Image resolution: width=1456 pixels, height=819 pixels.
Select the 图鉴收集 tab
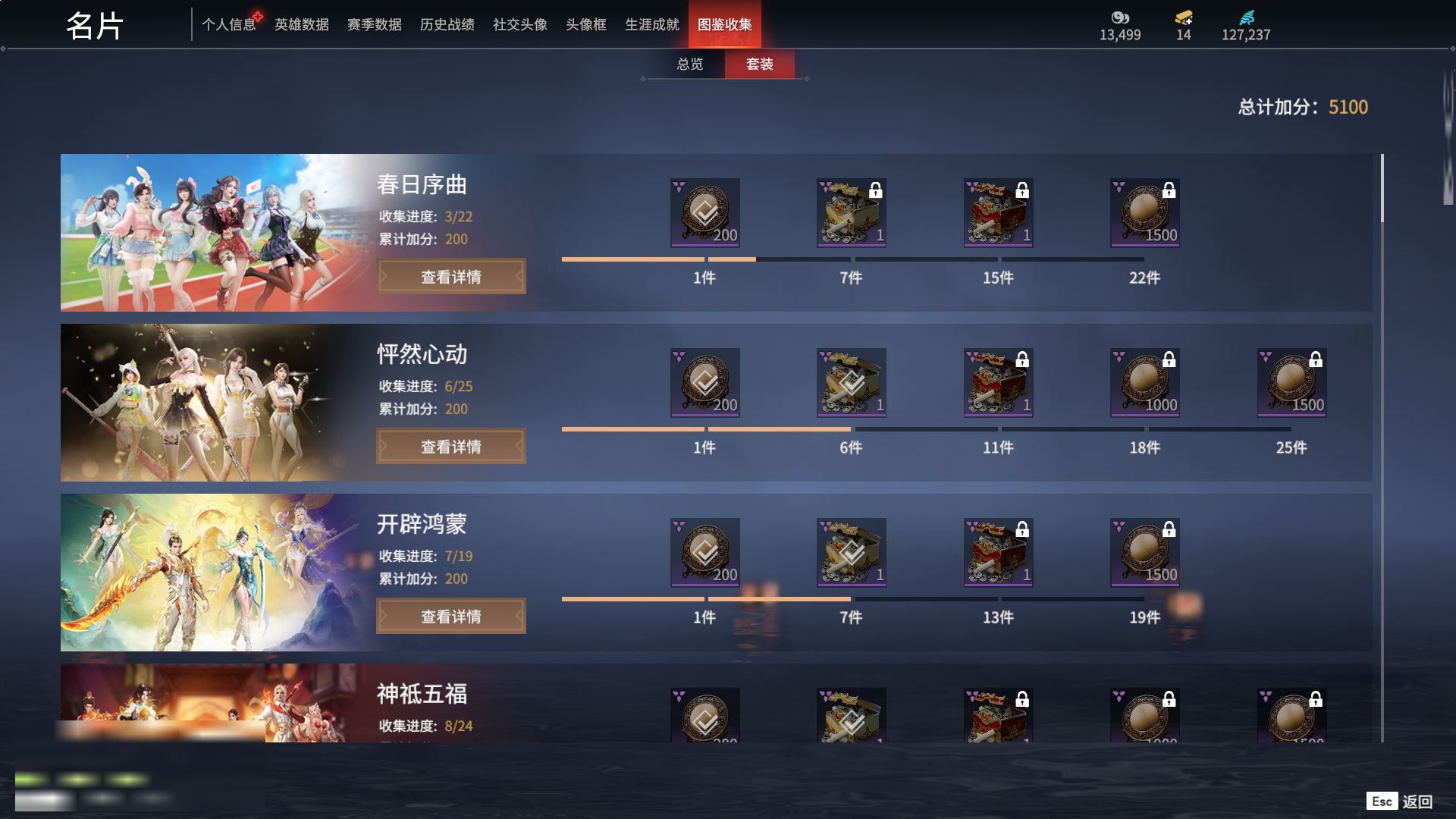point(724,25)
